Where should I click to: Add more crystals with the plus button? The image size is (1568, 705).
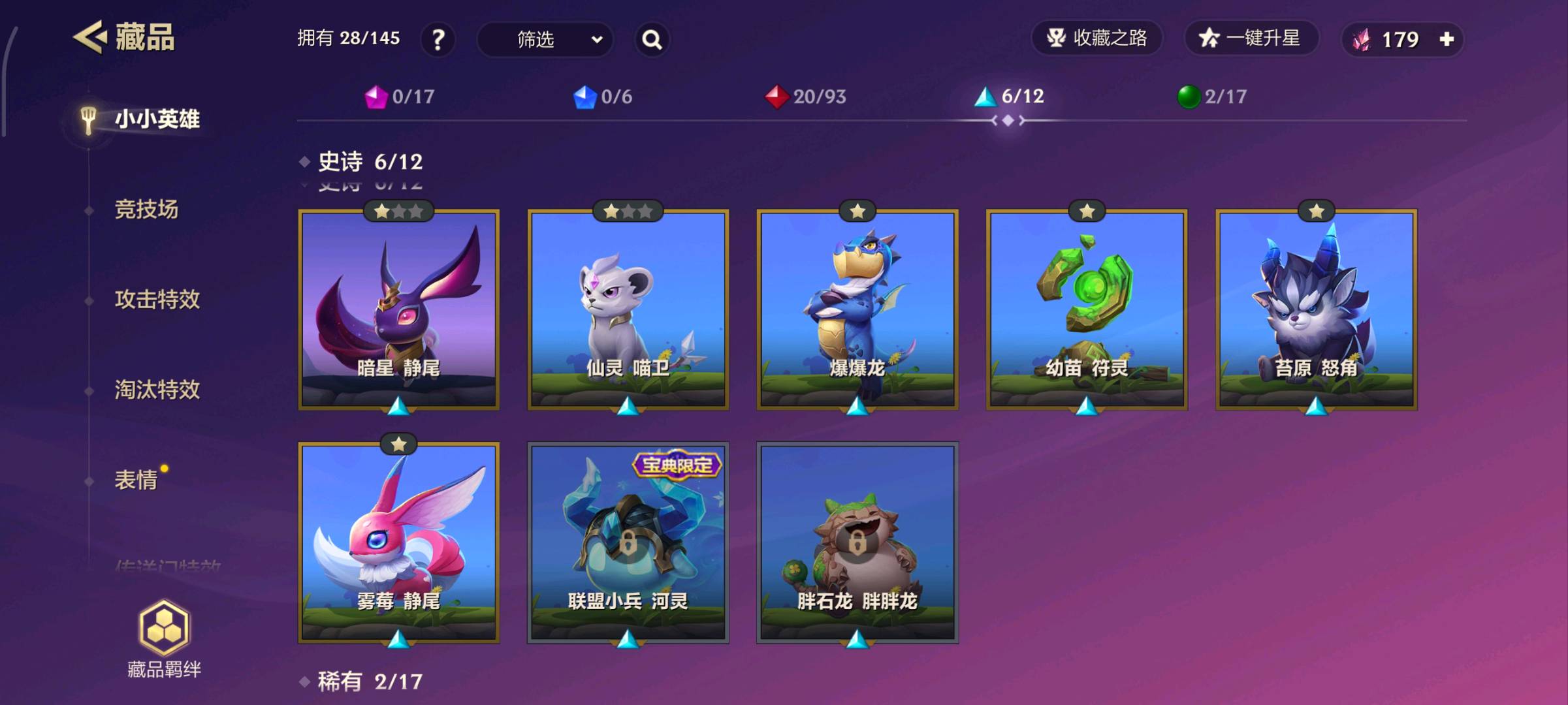pyautogui.click(x=1447, y=39)
